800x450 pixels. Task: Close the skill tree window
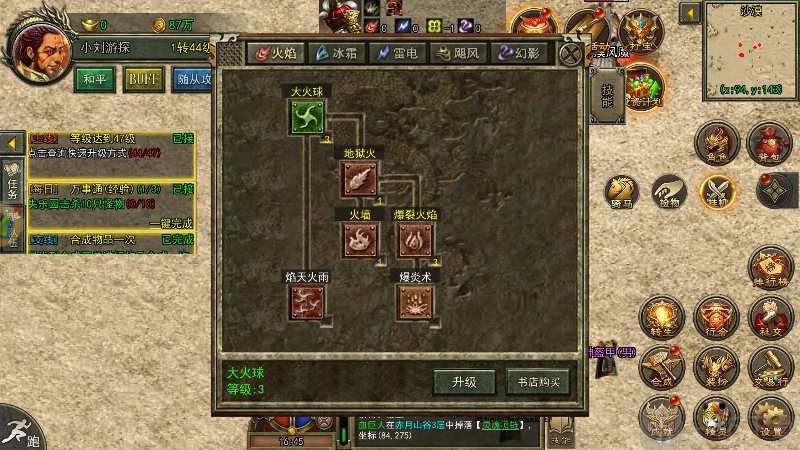pyautogui.click(x=570, y=54)
